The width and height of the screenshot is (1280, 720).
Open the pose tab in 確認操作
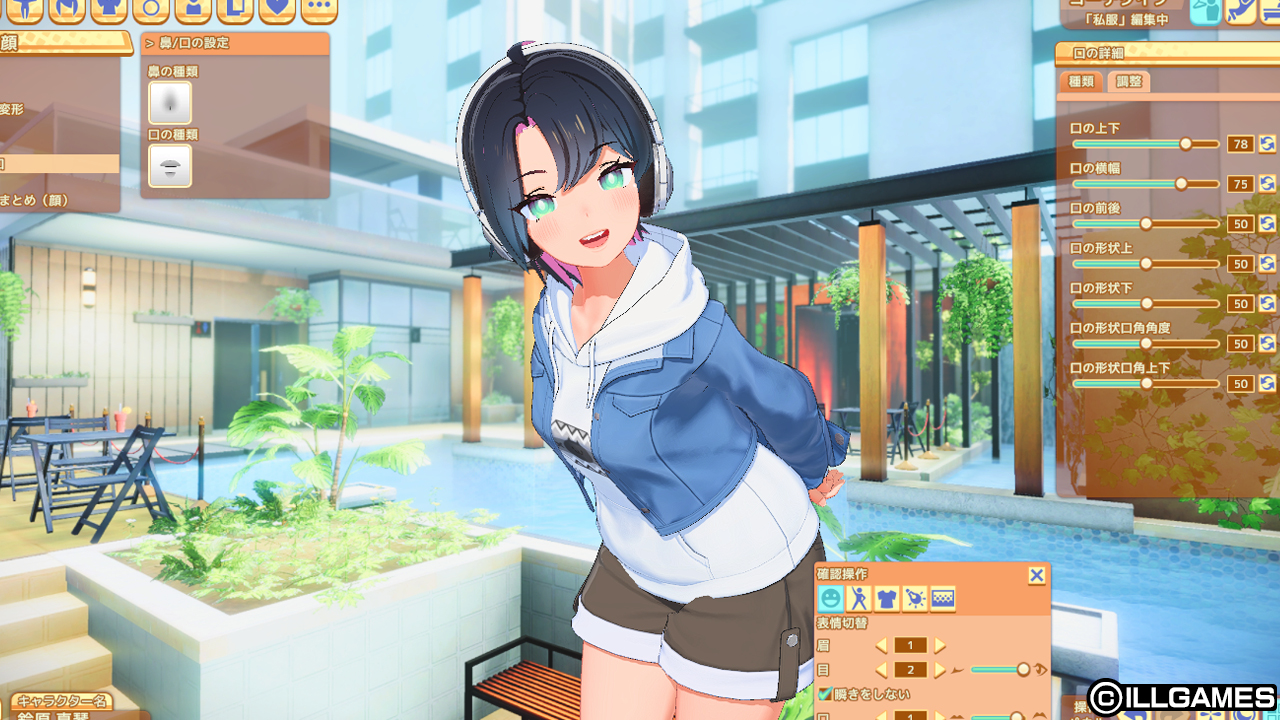(858, 599)
